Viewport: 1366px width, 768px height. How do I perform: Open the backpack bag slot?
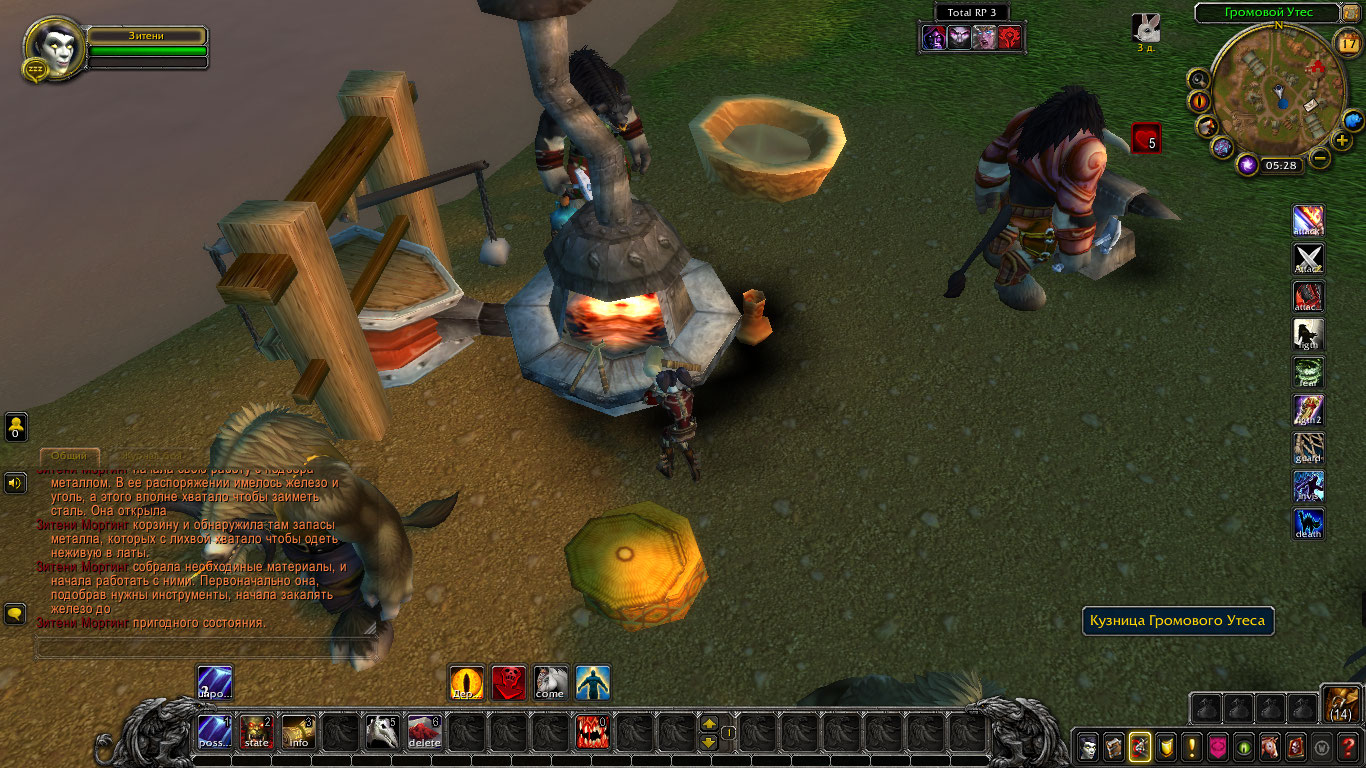[x=1340, y=704]
